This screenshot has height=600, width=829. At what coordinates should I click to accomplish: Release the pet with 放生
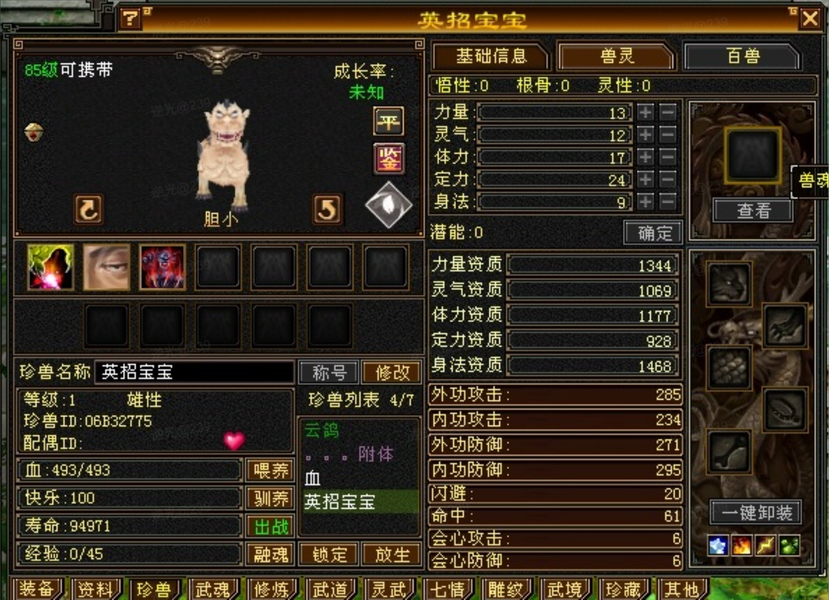(x=391, y=554)
